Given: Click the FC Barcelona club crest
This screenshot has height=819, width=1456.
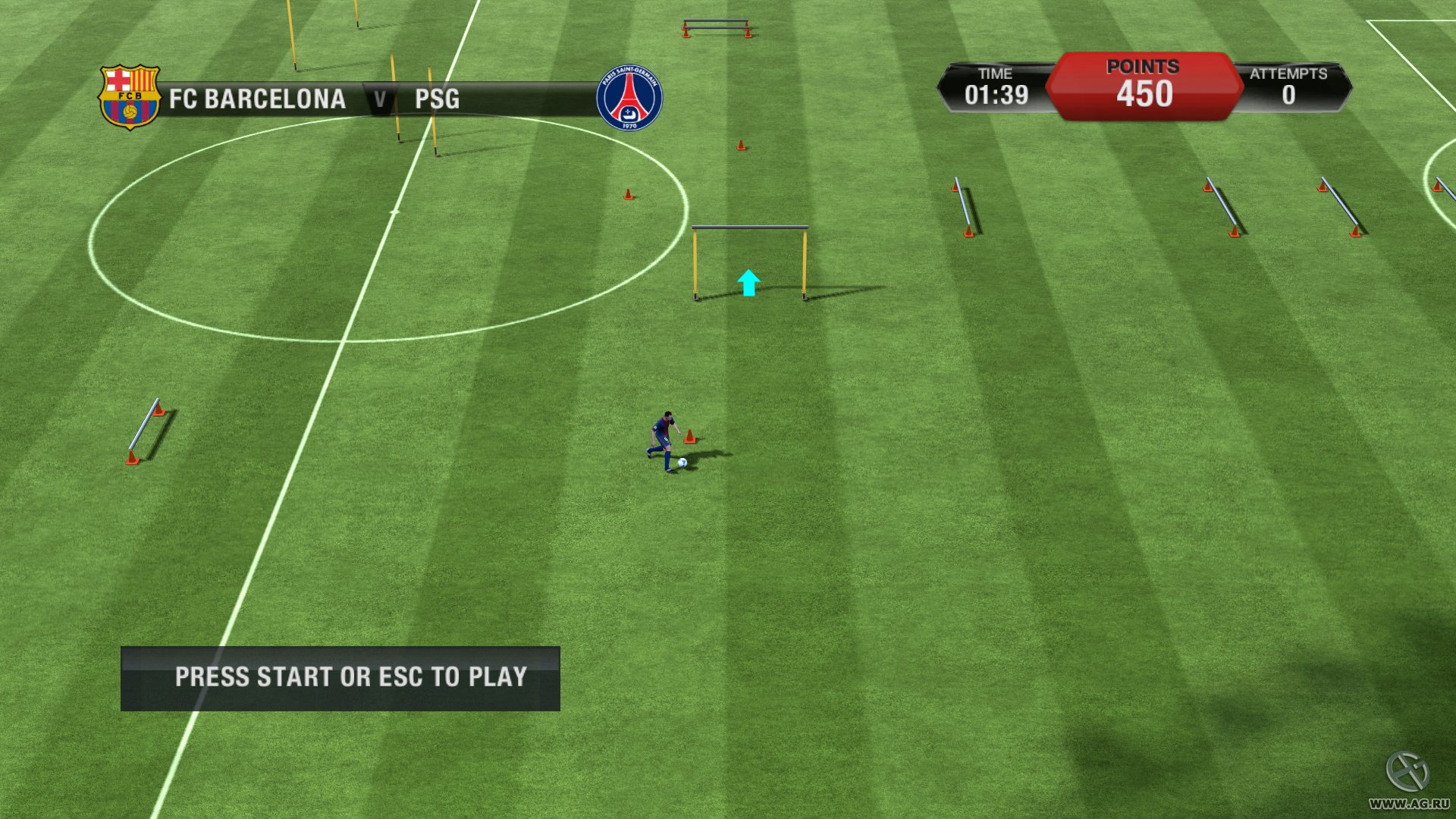Looking at the screenshot, I should [130, 94].
